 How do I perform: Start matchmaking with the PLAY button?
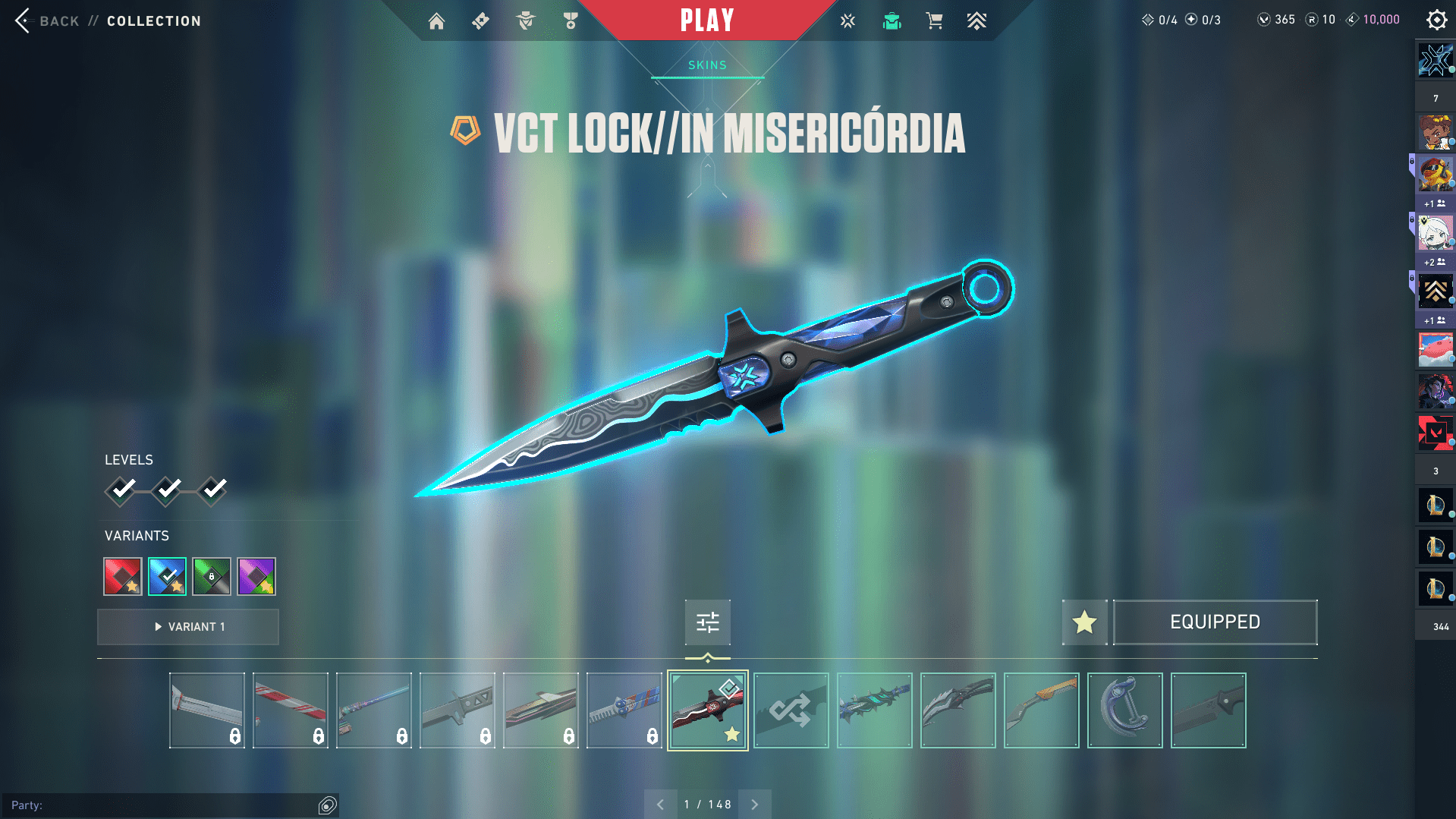(707, 20)
